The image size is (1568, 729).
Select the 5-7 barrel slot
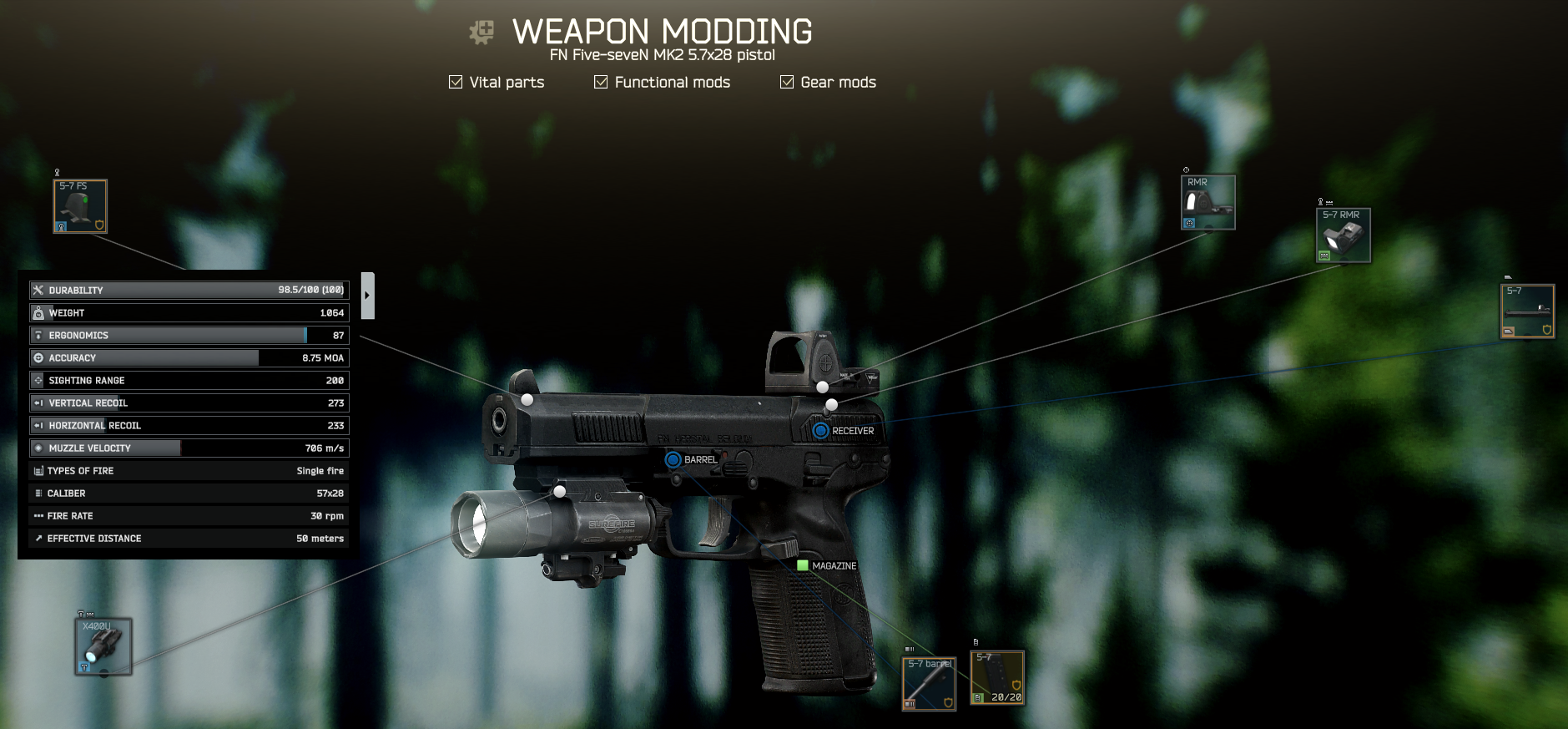point(929,683)
